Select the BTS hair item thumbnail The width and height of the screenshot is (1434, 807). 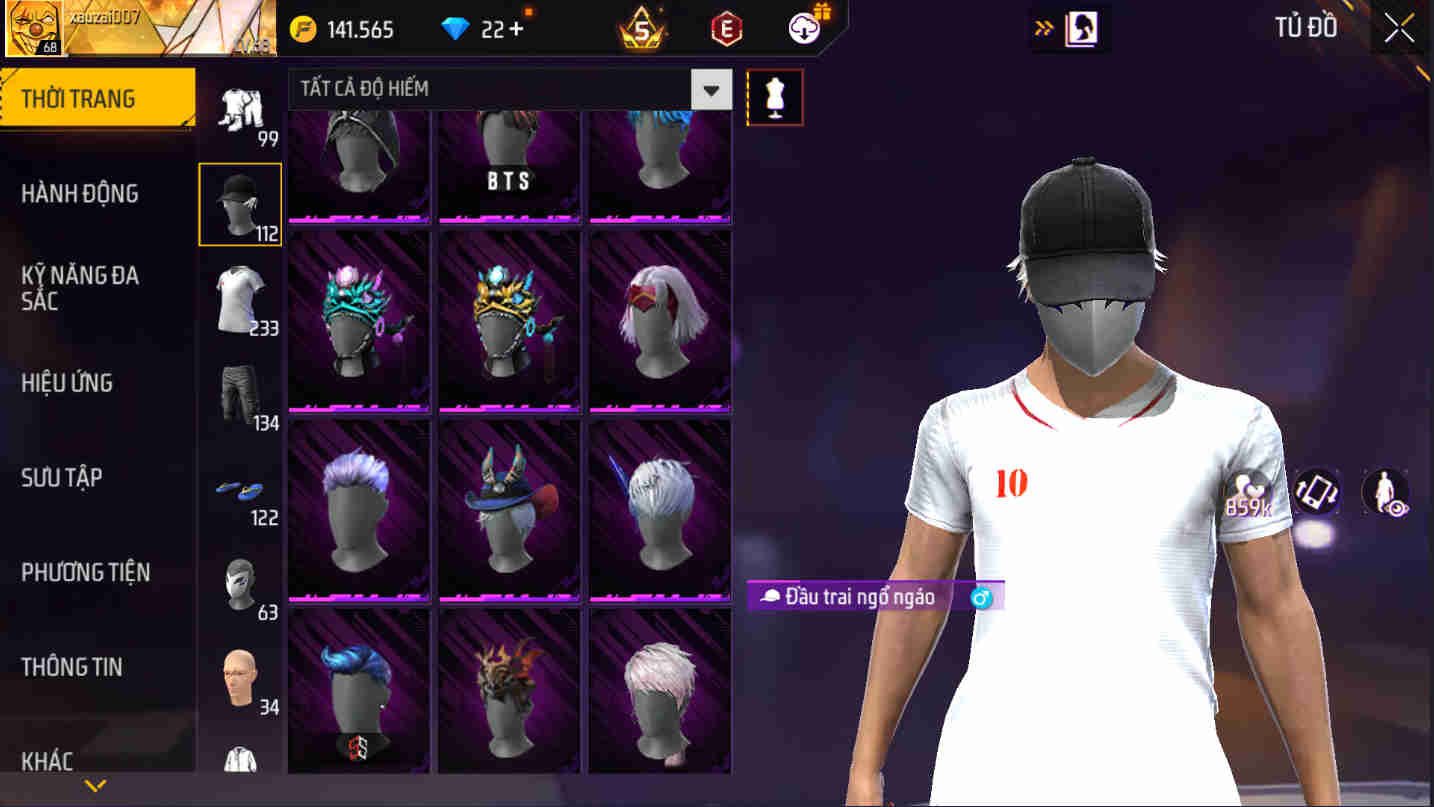point(509,165)
